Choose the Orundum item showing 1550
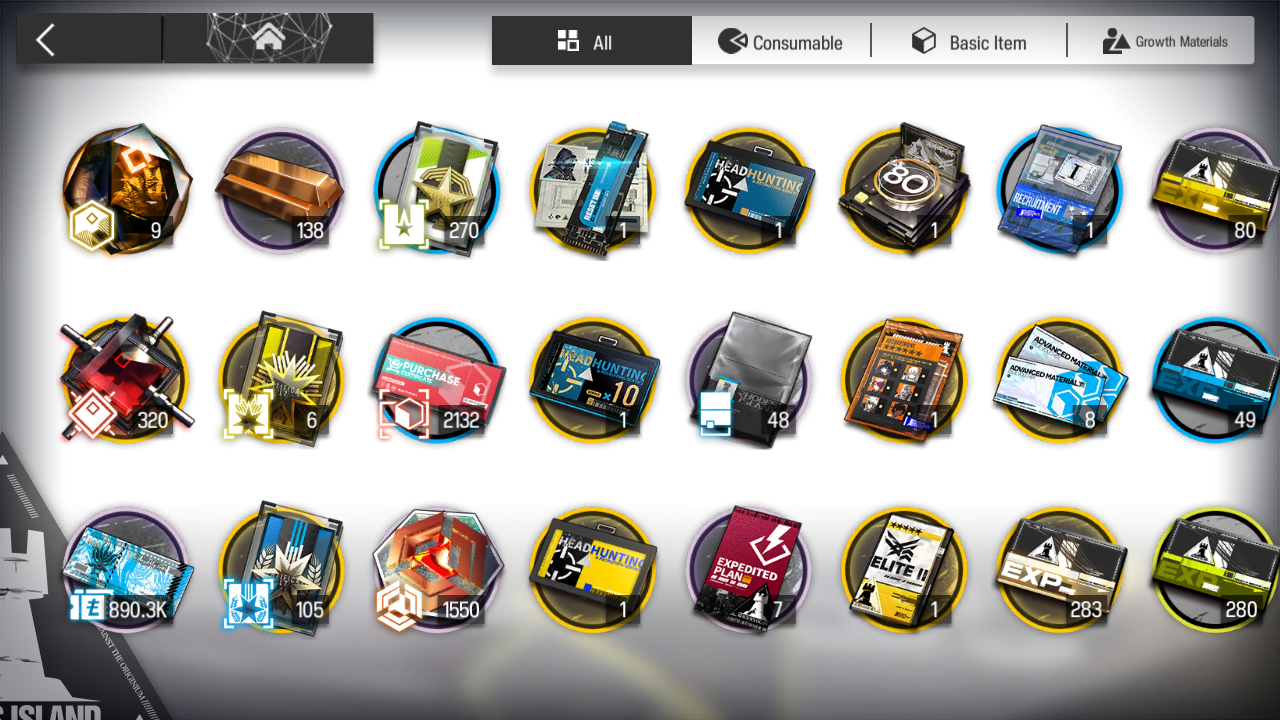This screenshot has height=720, width=1280. 437,568
